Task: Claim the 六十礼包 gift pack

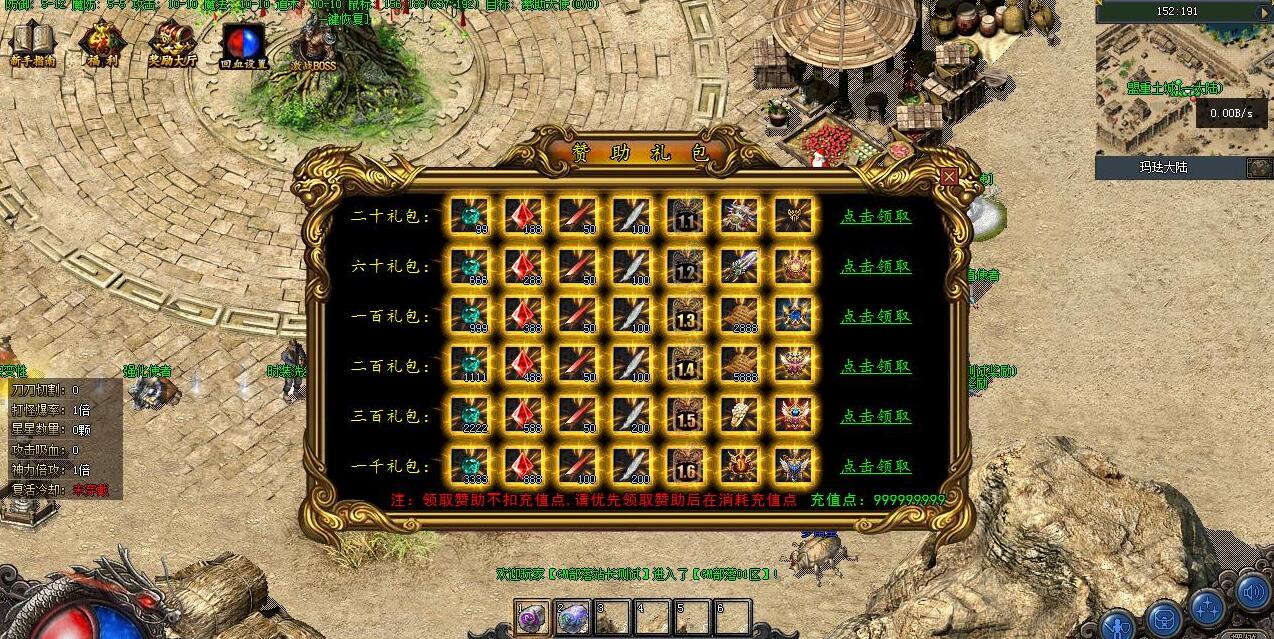Action: coord(875,266)
